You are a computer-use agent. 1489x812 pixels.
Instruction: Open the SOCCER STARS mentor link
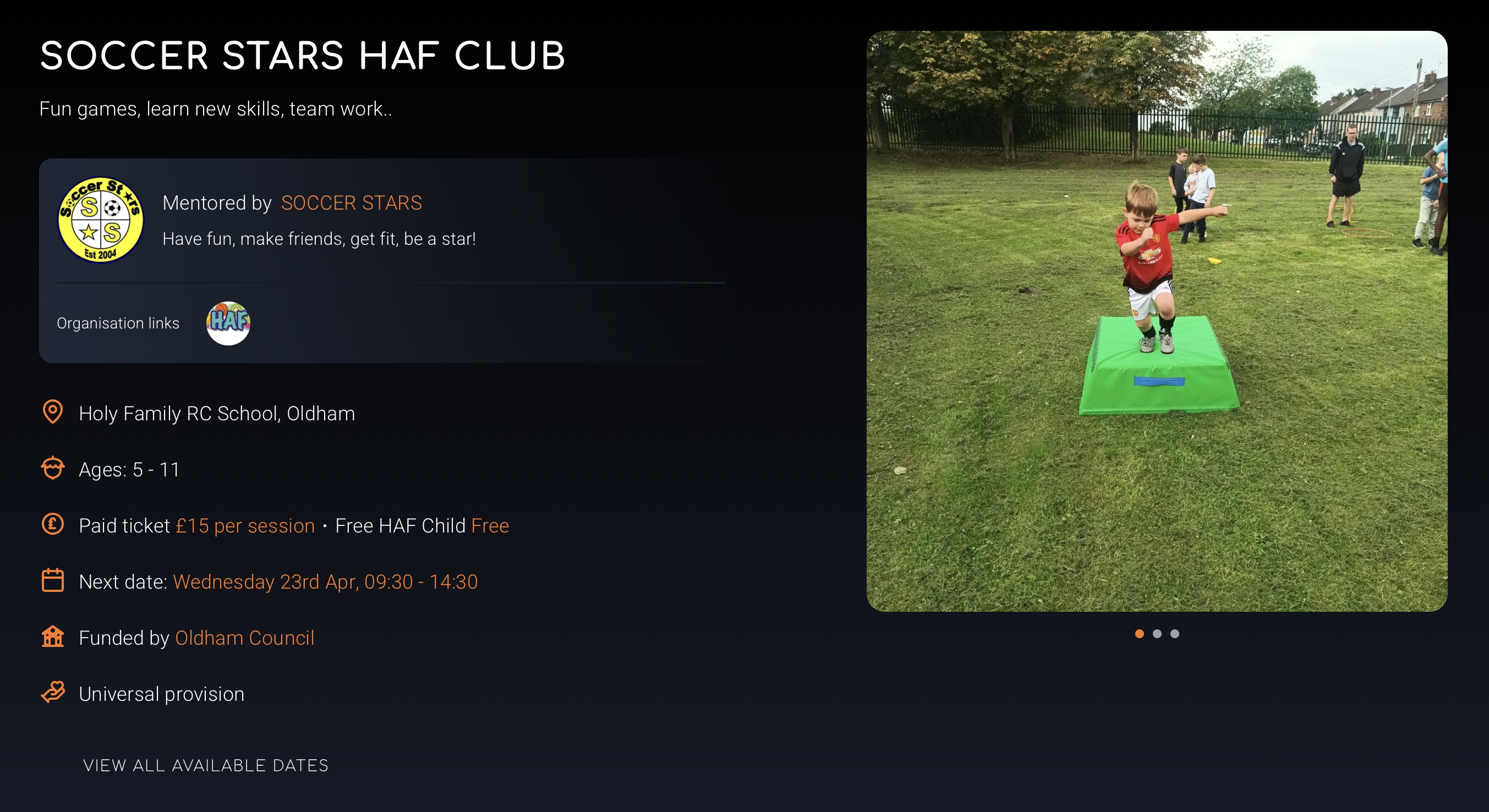pyautogui.click(x=352, y=203)
